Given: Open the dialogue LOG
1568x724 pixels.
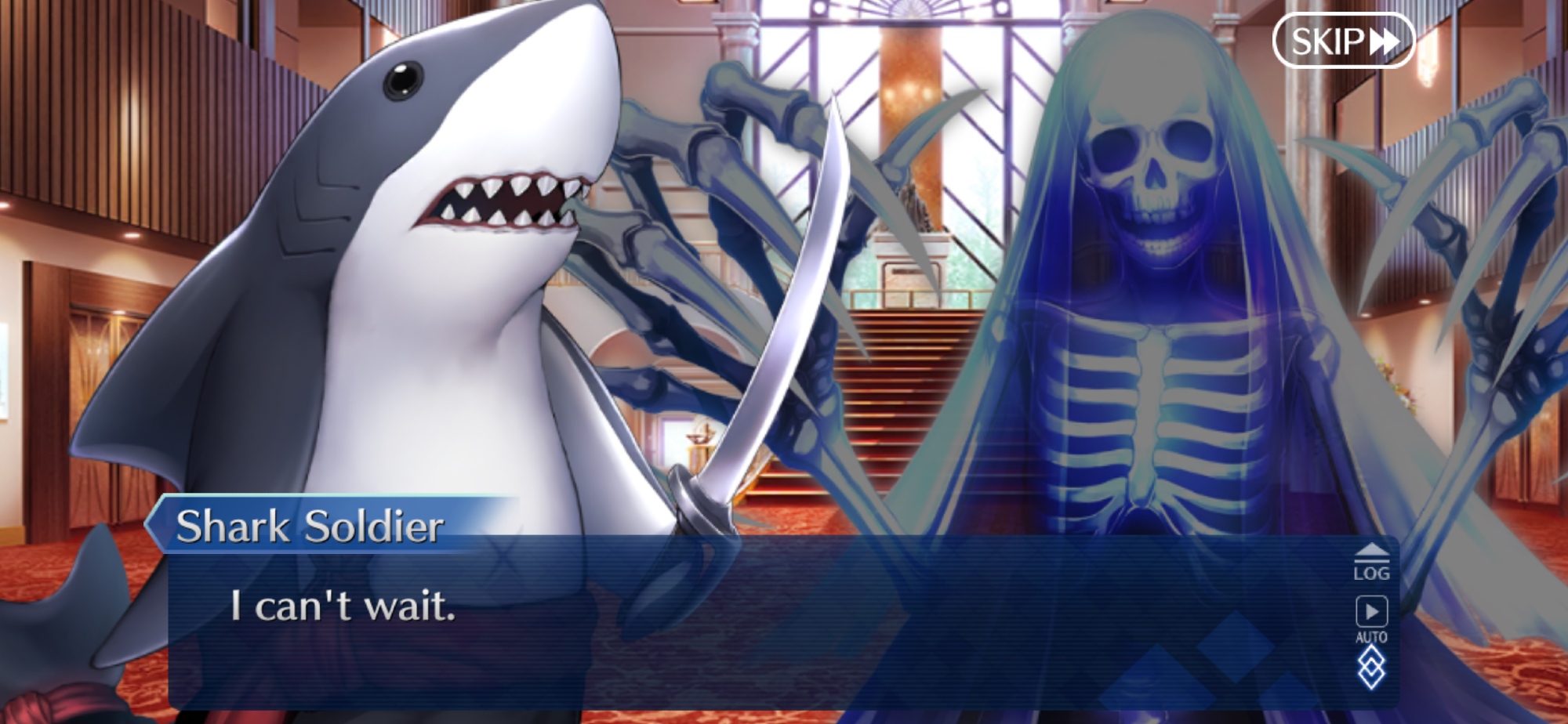Looking at the screenshot, I should 1371,563.
